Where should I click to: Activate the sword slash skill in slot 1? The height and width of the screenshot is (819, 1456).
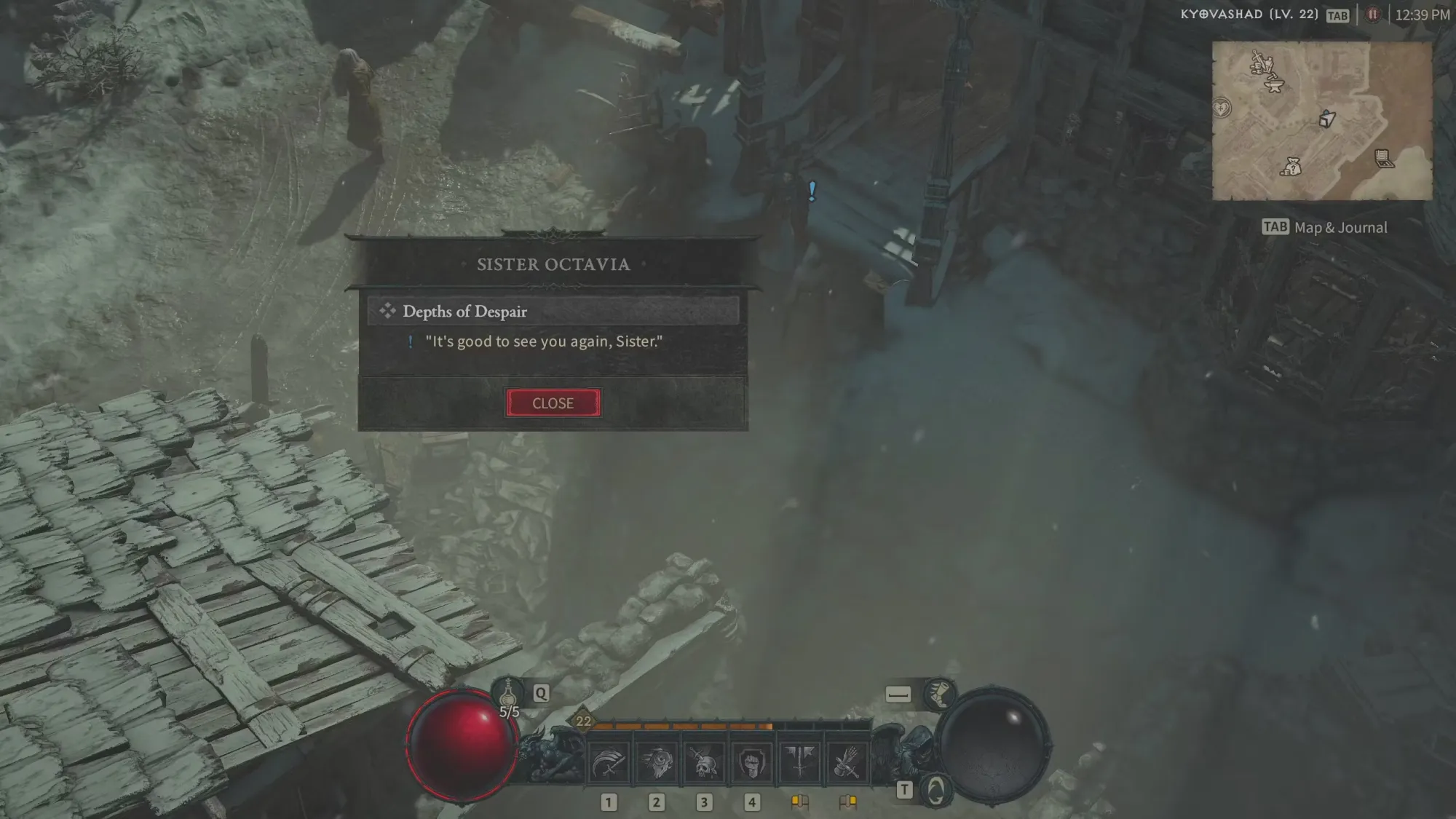click(x=609, y=763)
